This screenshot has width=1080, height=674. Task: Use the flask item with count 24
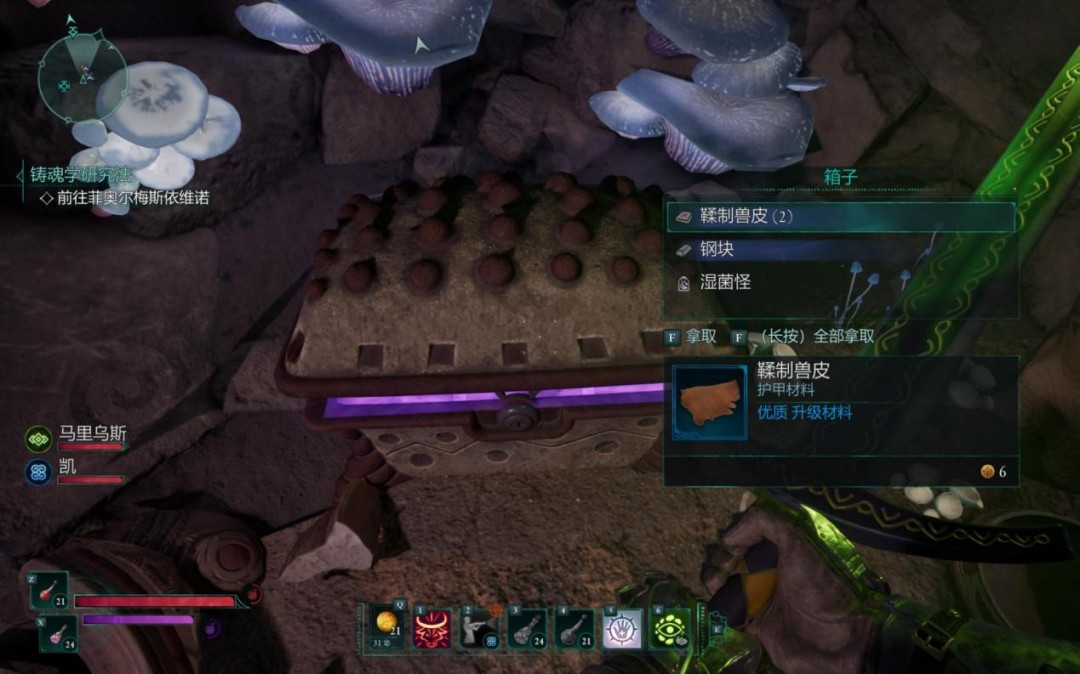pos(527,629)
